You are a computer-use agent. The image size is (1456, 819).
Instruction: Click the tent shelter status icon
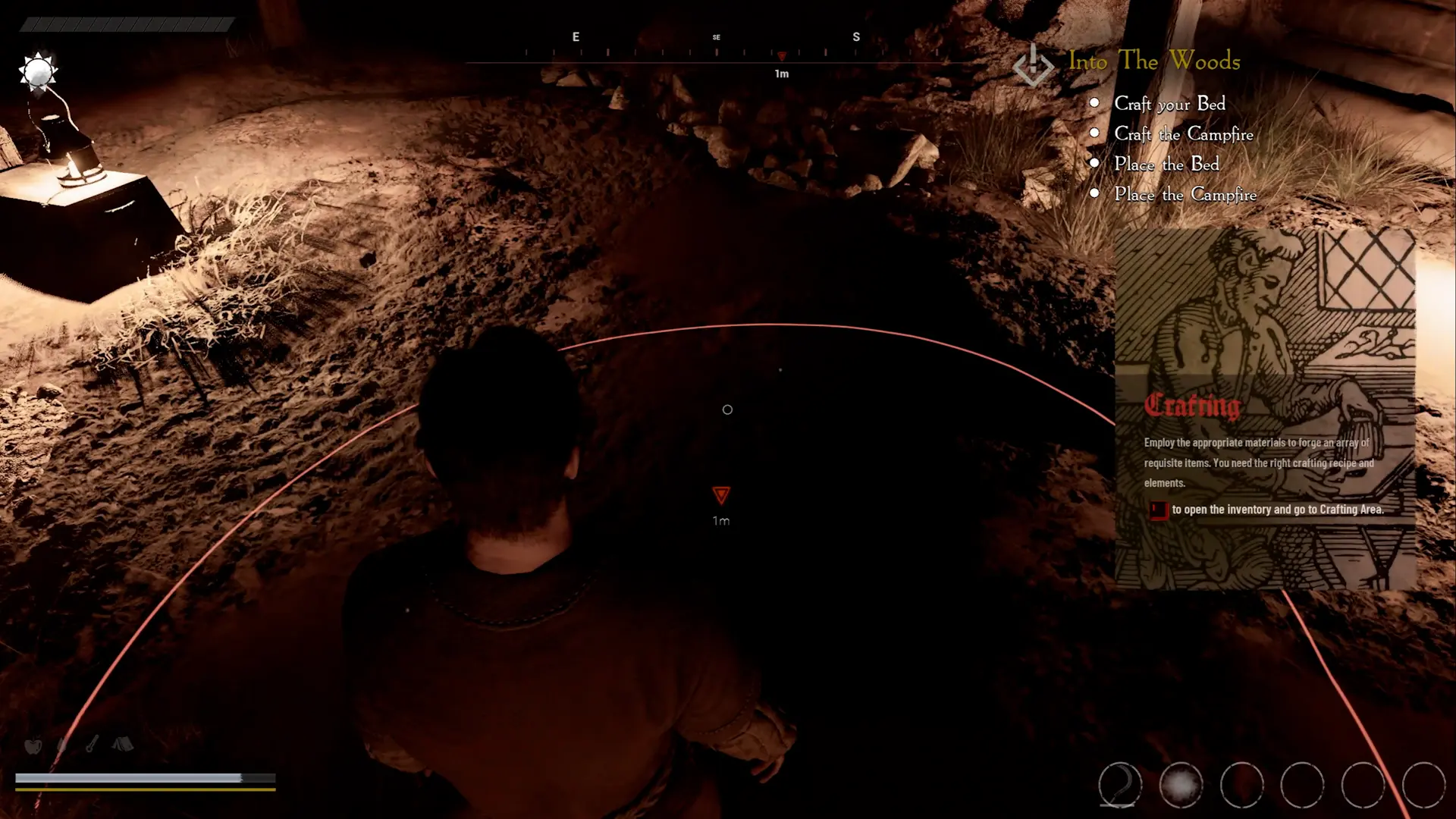[123, 744]
